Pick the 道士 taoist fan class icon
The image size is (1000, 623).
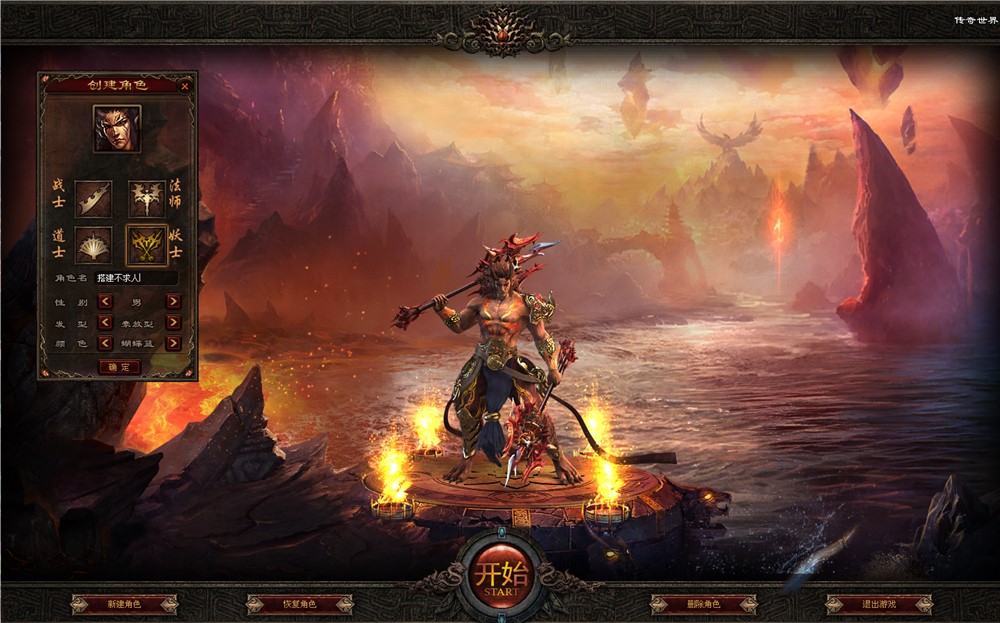[x=93, y=244]
